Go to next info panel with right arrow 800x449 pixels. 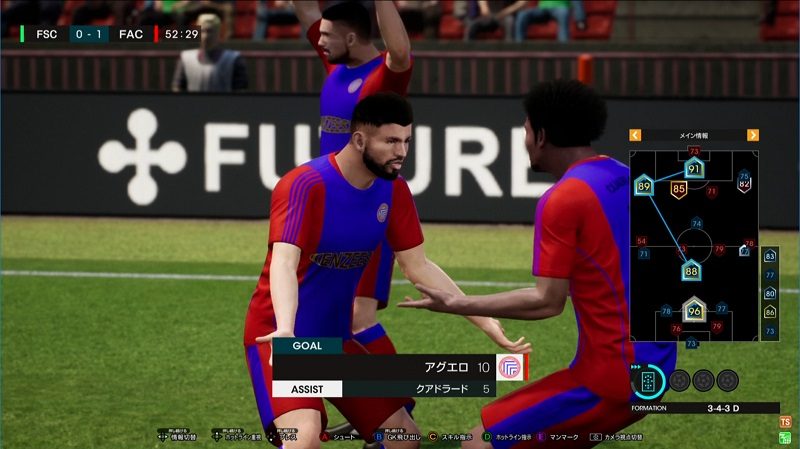tap(753, 135)
